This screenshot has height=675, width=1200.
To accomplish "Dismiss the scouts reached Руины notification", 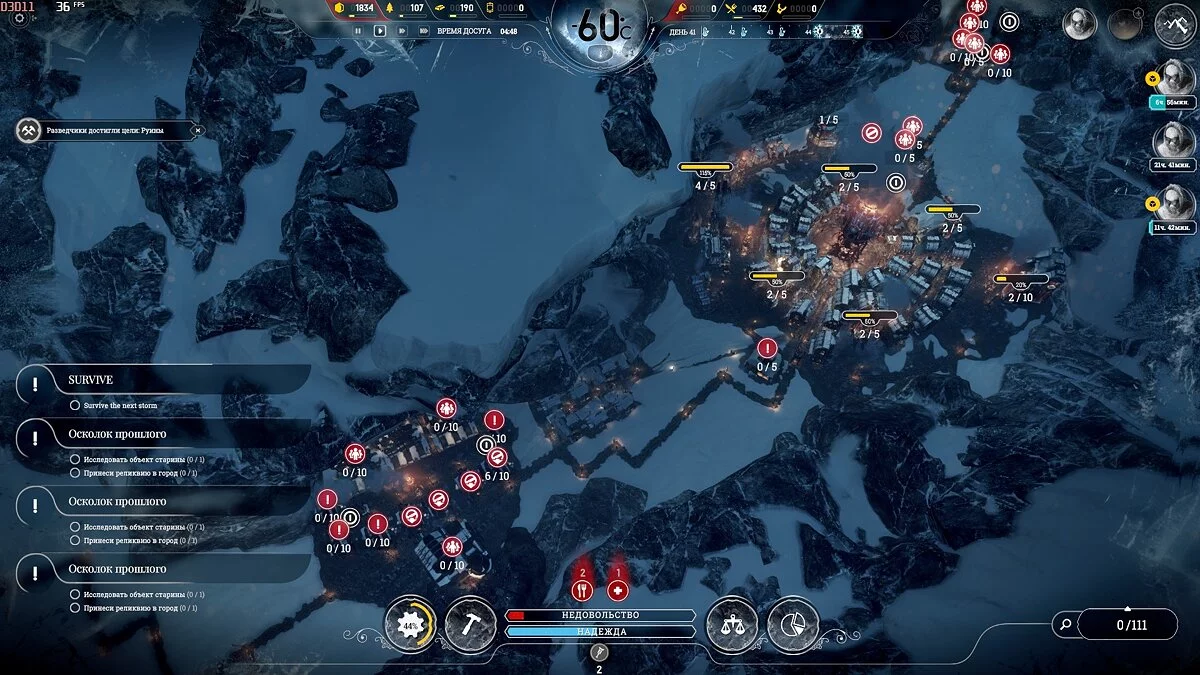I will 197,130.
